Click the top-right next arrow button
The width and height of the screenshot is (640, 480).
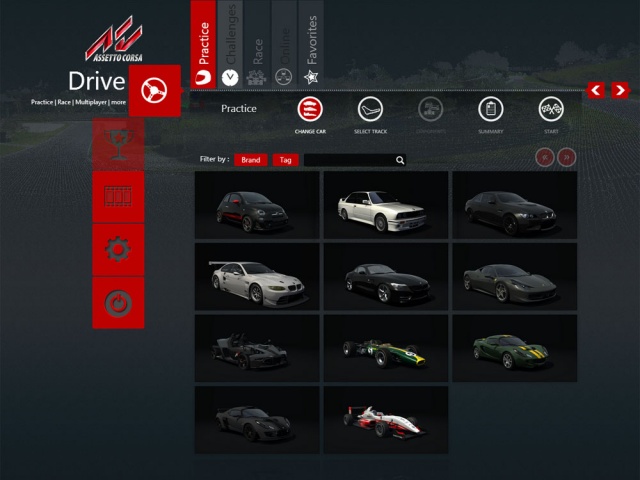621,91
